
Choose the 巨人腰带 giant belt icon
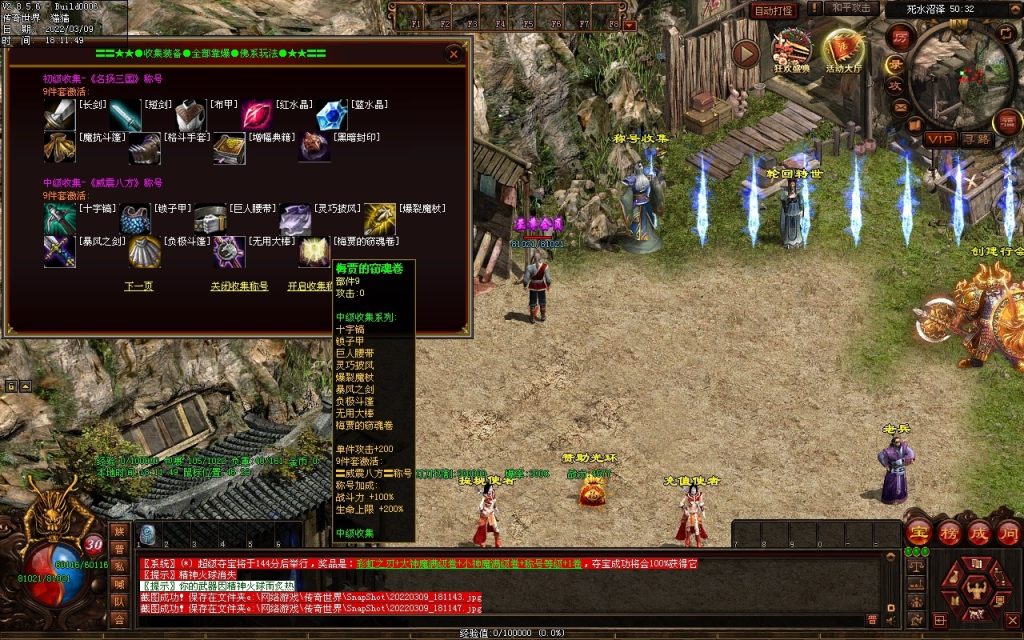coord(210,219)
